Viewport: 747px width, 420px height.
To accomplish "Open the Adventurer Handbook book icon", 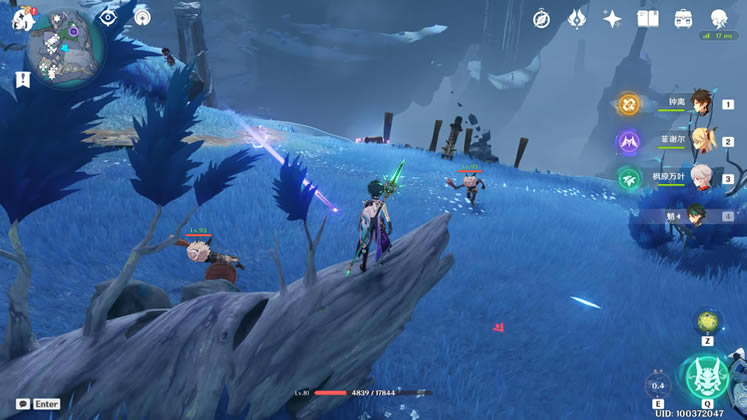I will click(647, 18).
